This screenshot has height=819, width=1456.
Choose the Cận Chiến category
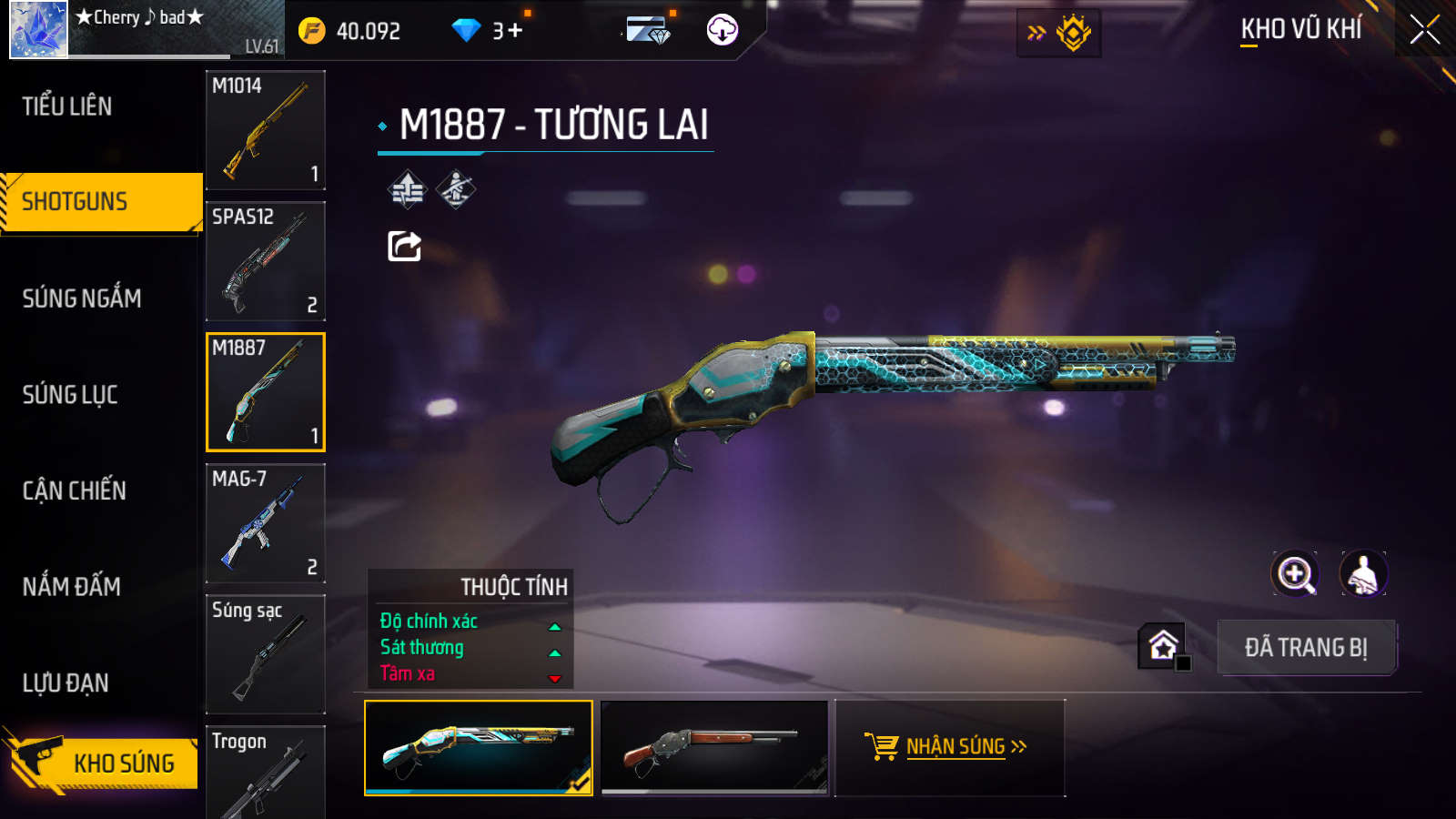[x=75, y=491]
